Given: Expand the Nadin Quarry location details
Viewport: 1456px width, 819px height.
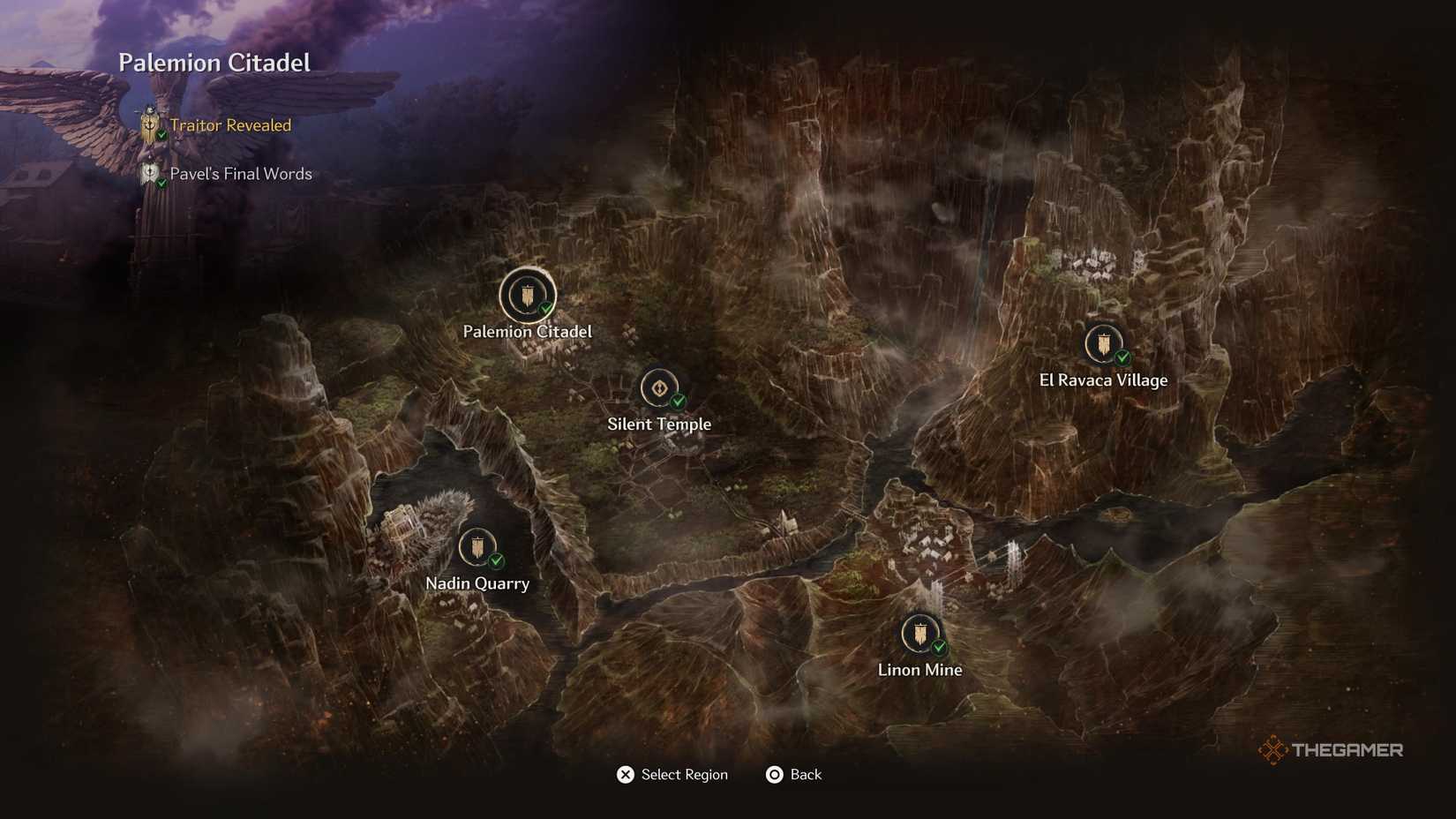Looking at the screenshot, I should pos(478,548).
